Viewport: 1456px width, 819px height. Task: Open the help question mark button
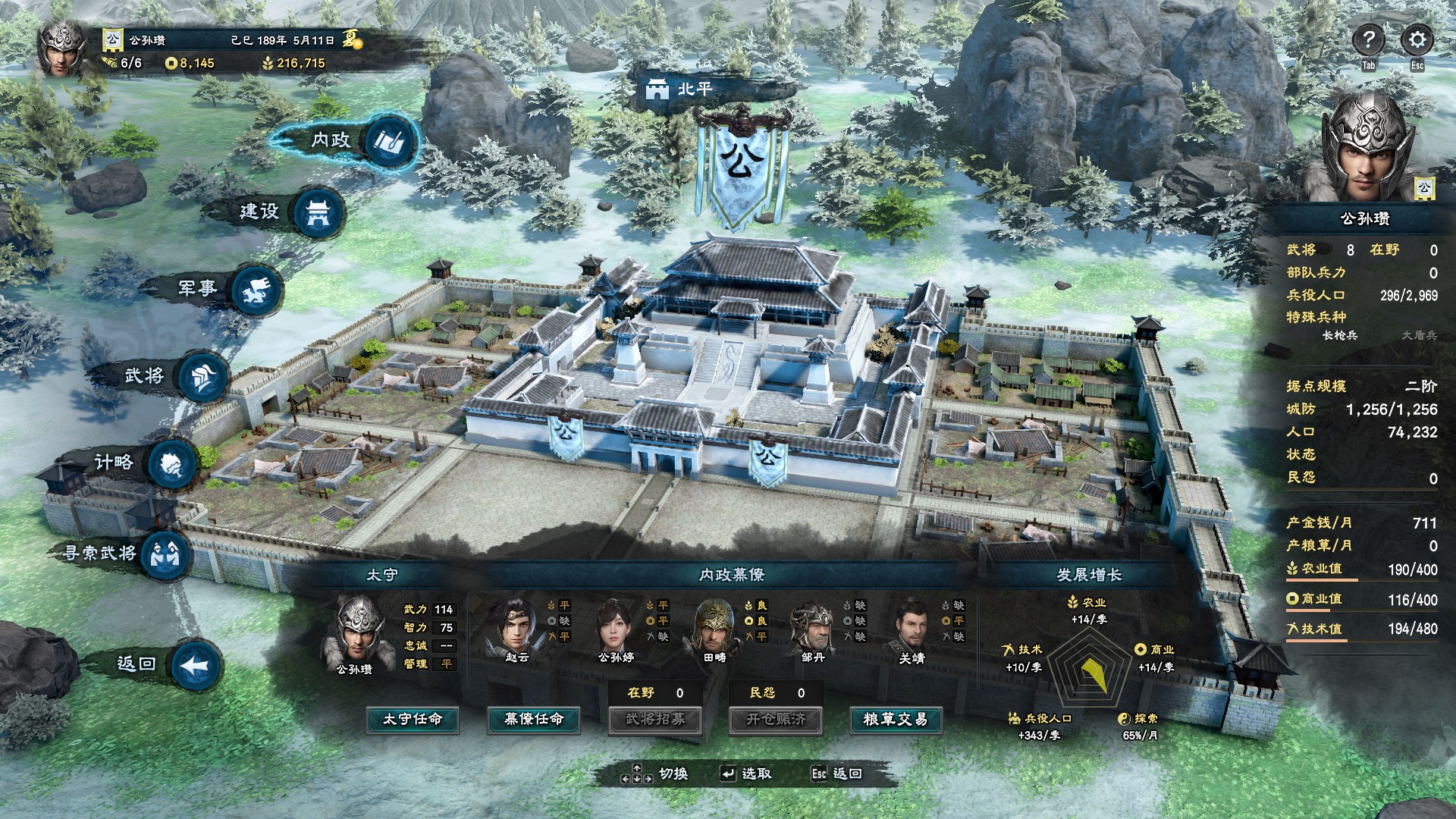[1369, 40]
